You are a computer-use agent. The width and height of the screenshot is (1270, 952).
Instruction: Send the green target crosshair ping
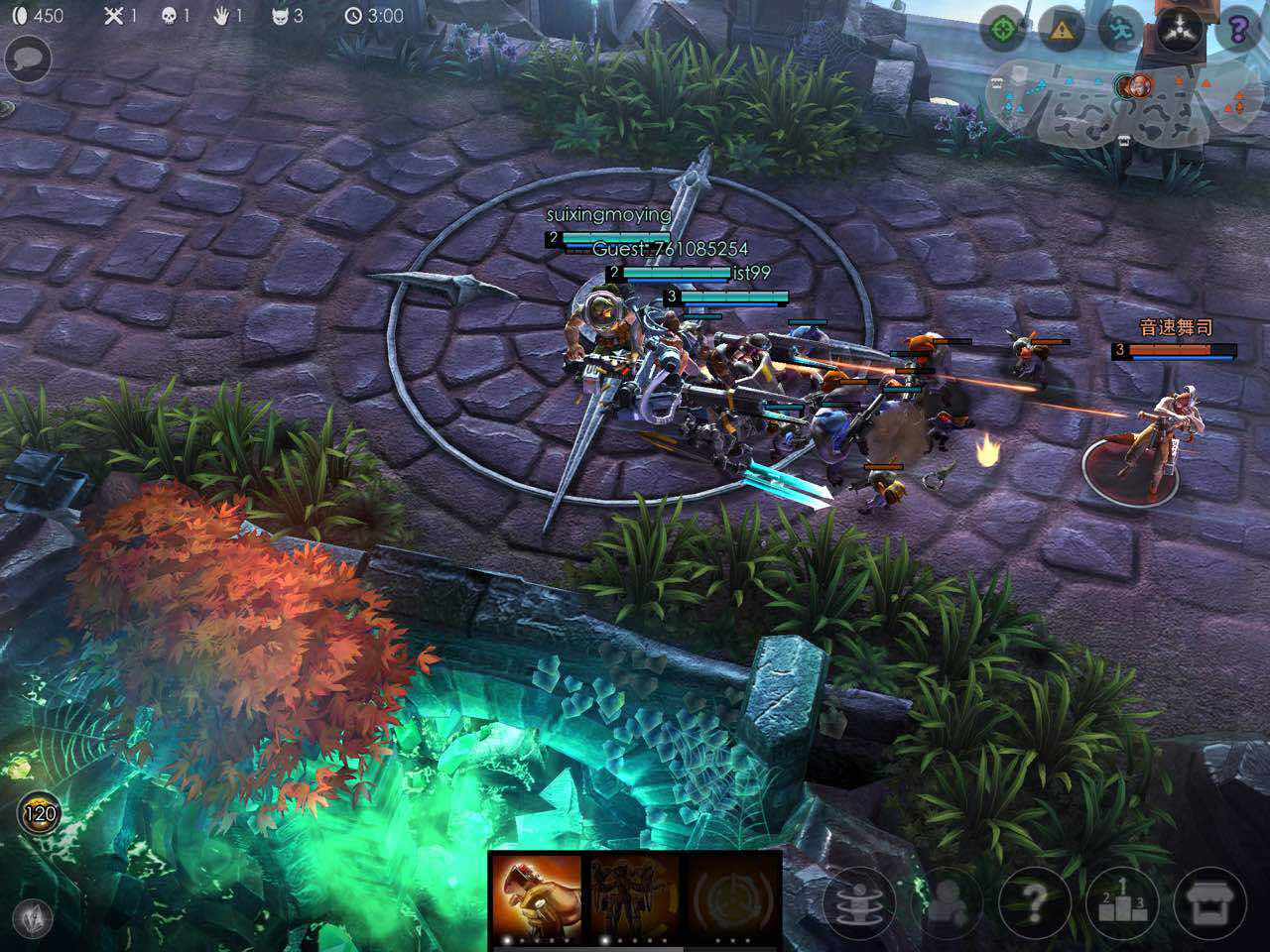pos(1002,29)
